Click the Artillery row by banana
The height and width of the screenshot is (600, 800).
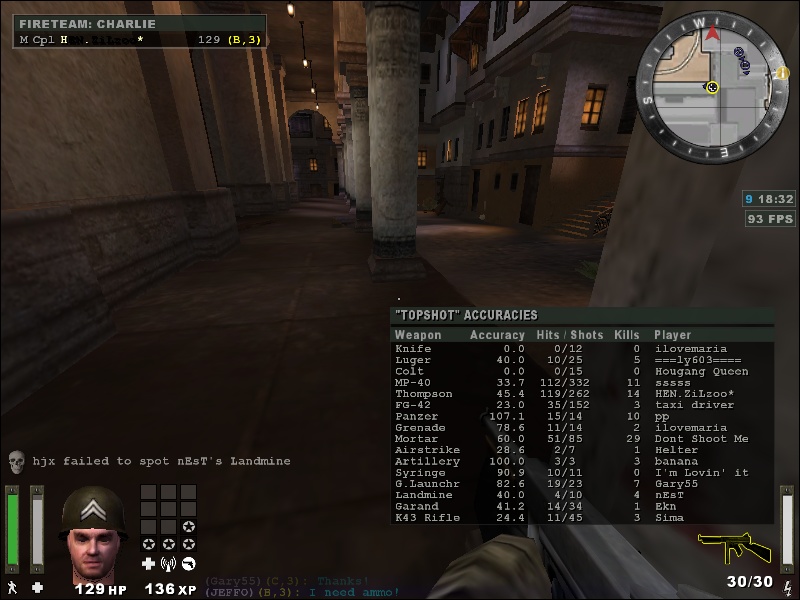pyautogui.click(x=581, y=462)
